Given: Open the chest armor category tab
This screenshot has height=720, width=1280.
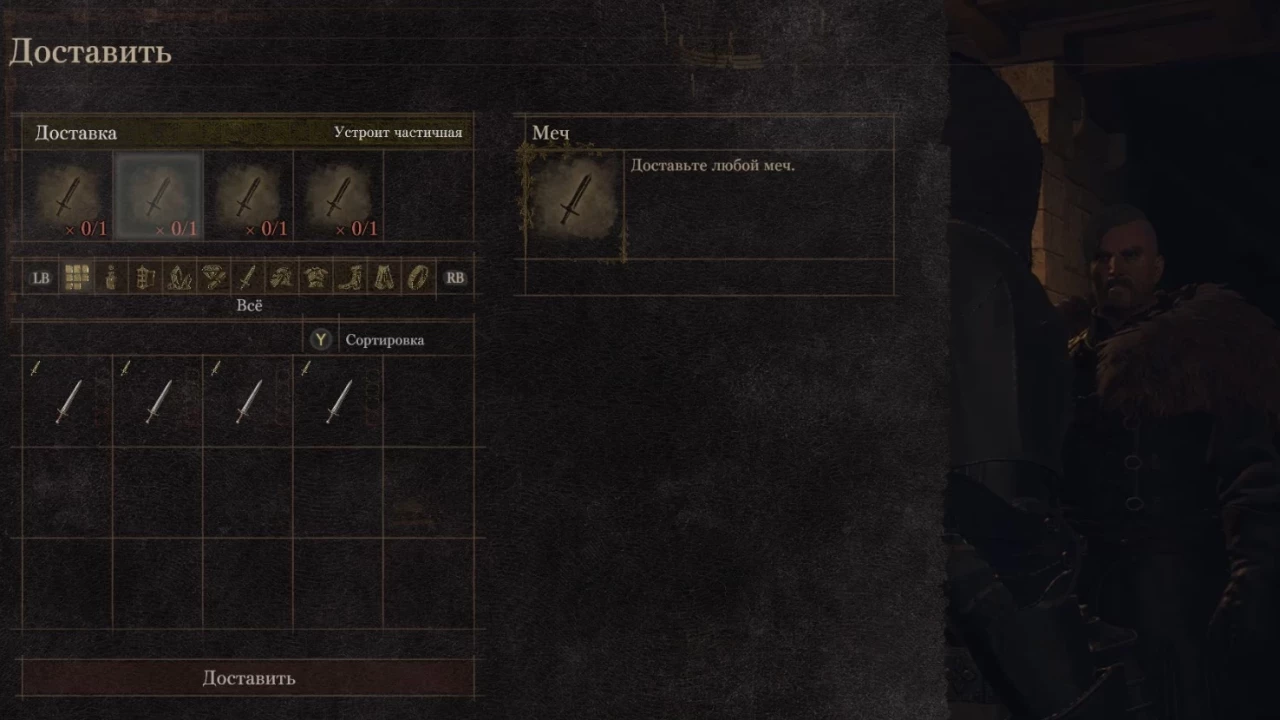Looking at the screenshot, I should [315, 278].
